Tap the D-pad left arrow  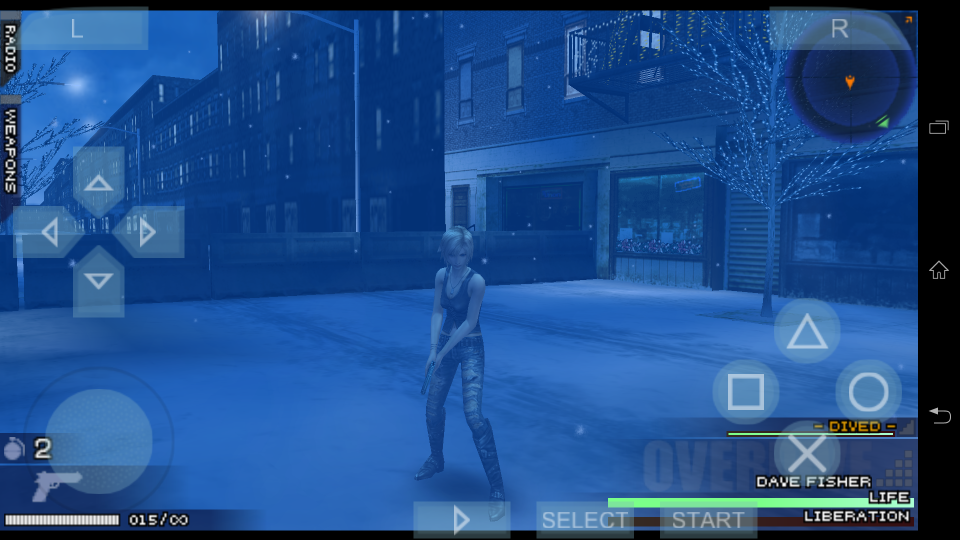click(46, 232)
